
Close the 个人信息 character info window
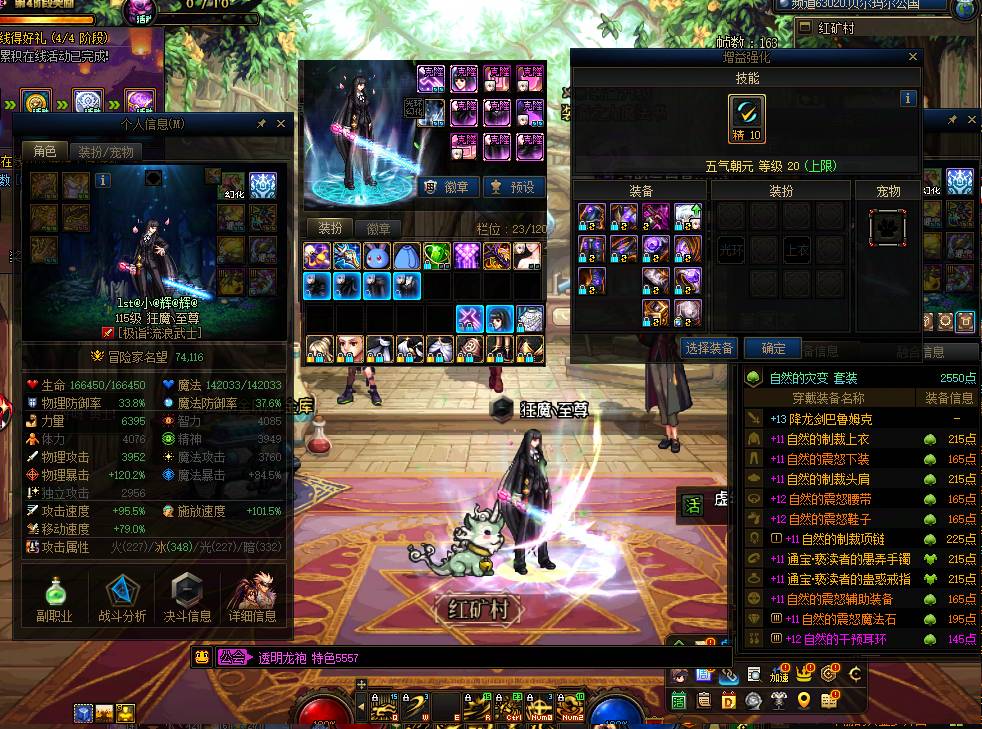coord(281,124)
